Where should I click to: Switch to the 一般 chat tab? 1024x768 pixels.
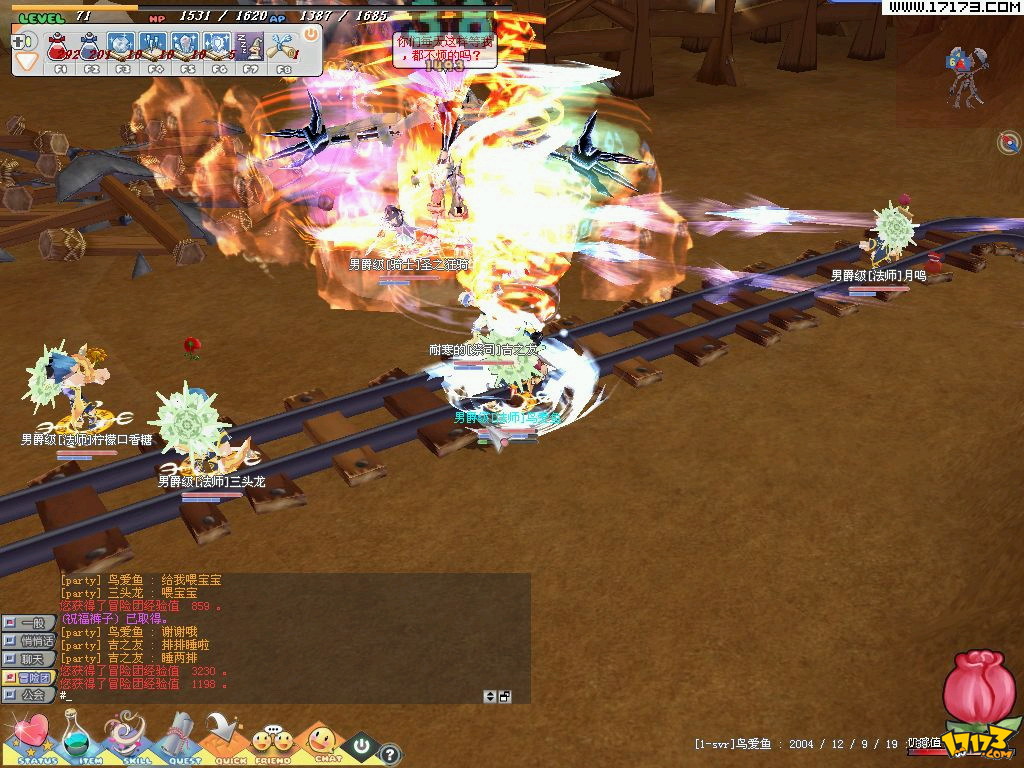click(x=30, y=623)
